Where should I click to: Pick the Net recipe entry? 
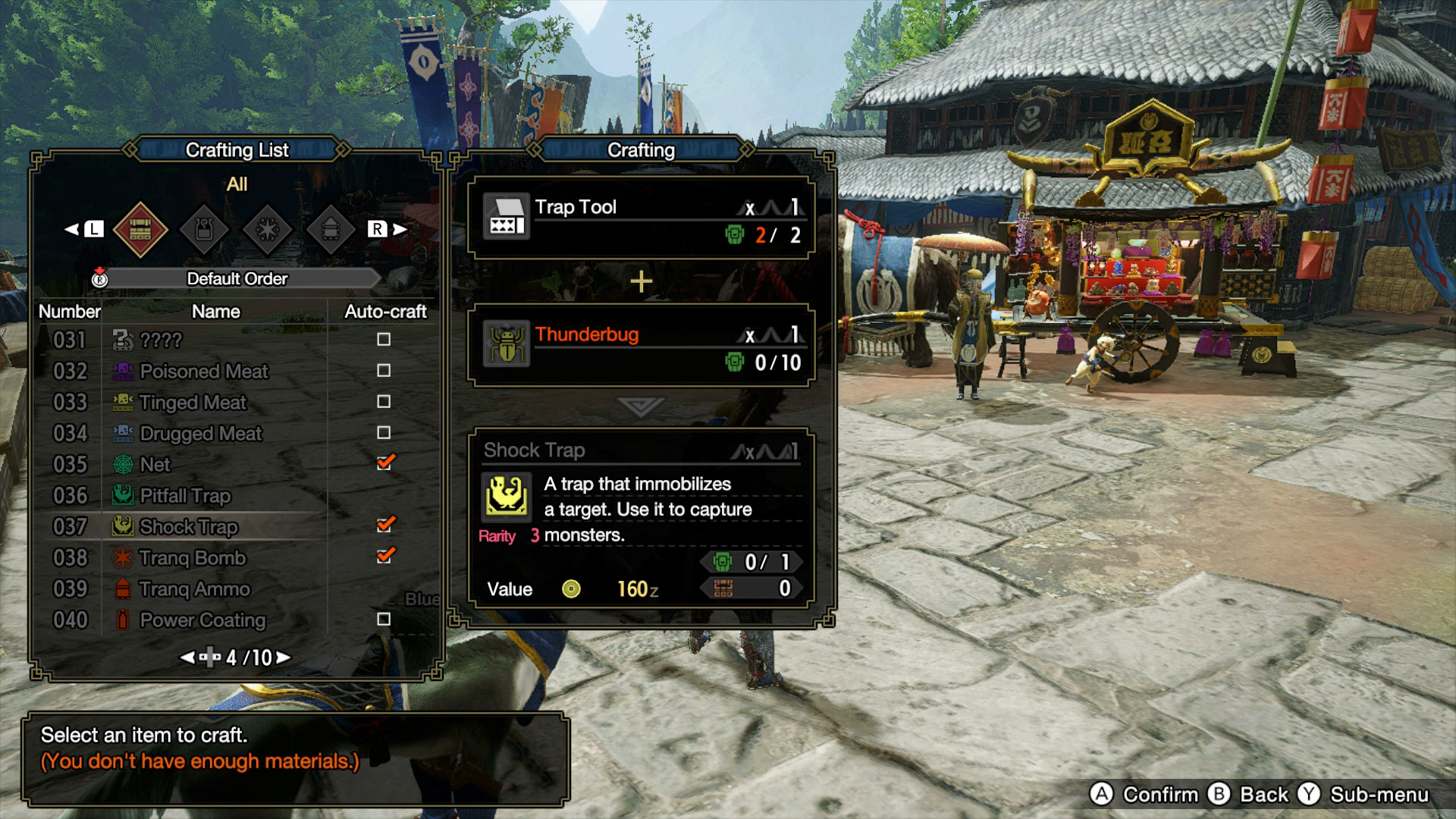(155, 464)
